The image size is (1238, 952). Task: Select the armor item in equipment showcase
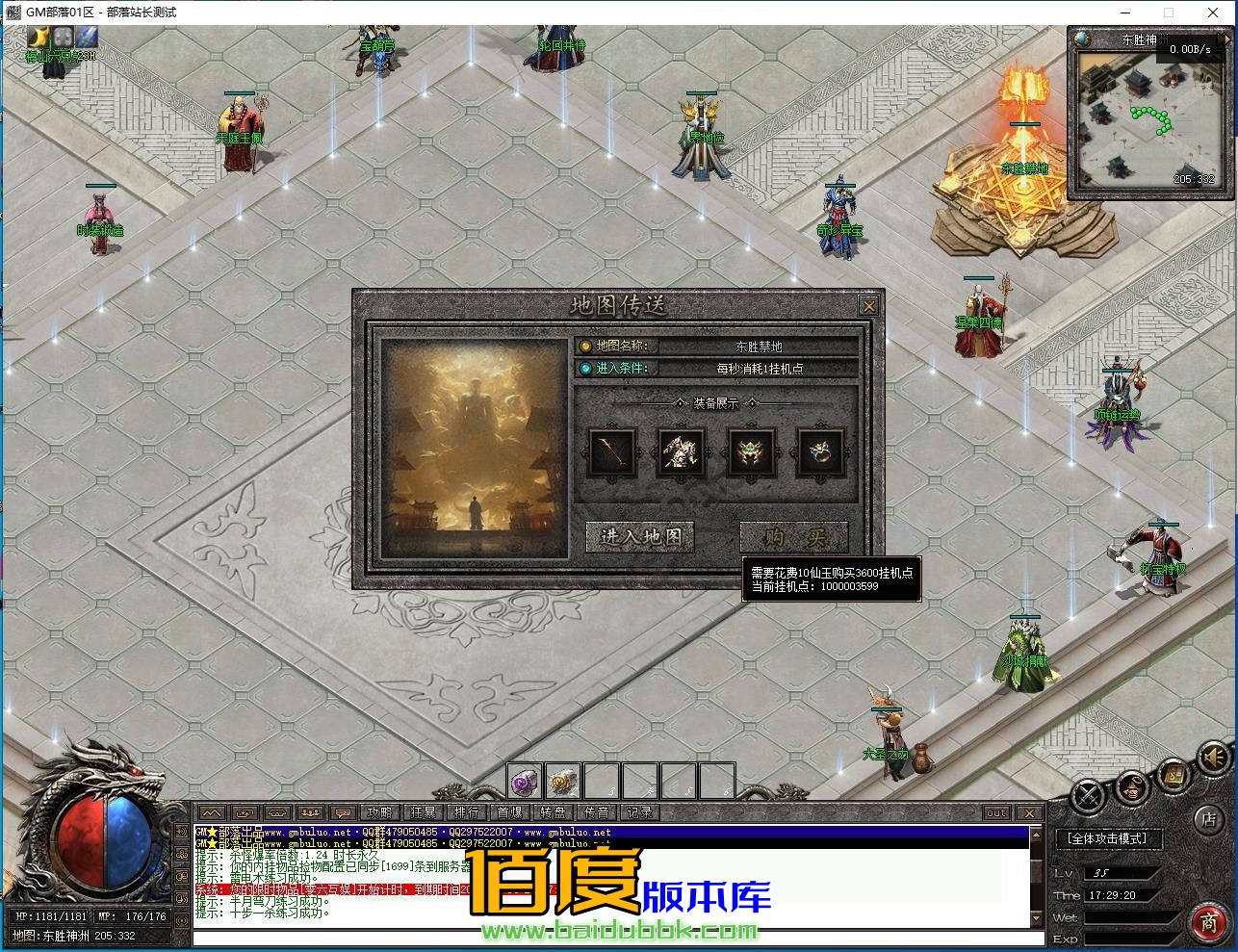(x=681, y=452)
